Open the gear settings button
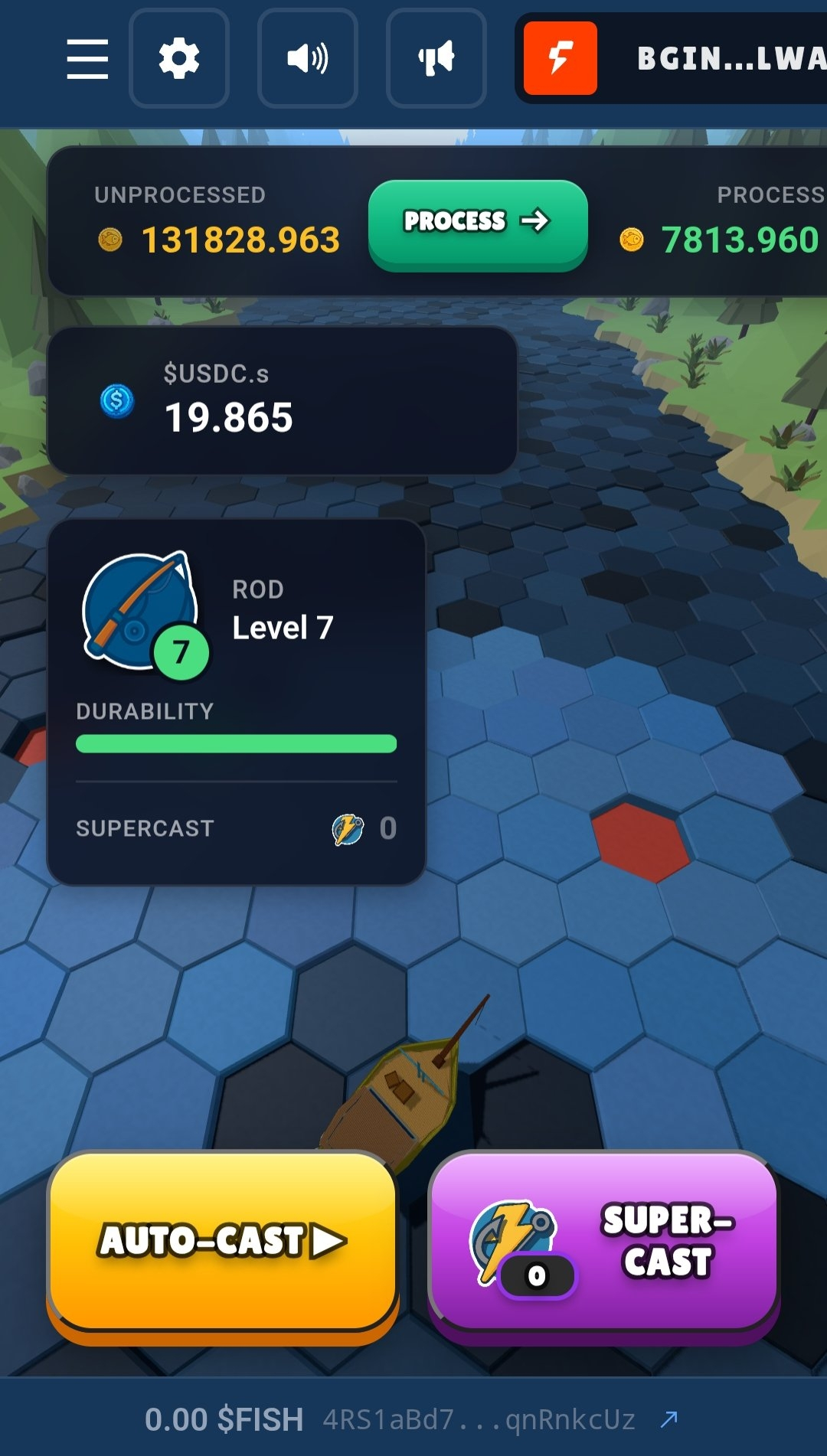Image resolution: width=827 pixels, height=1456 pixels. pyautogui.click(x=179, y=59)
